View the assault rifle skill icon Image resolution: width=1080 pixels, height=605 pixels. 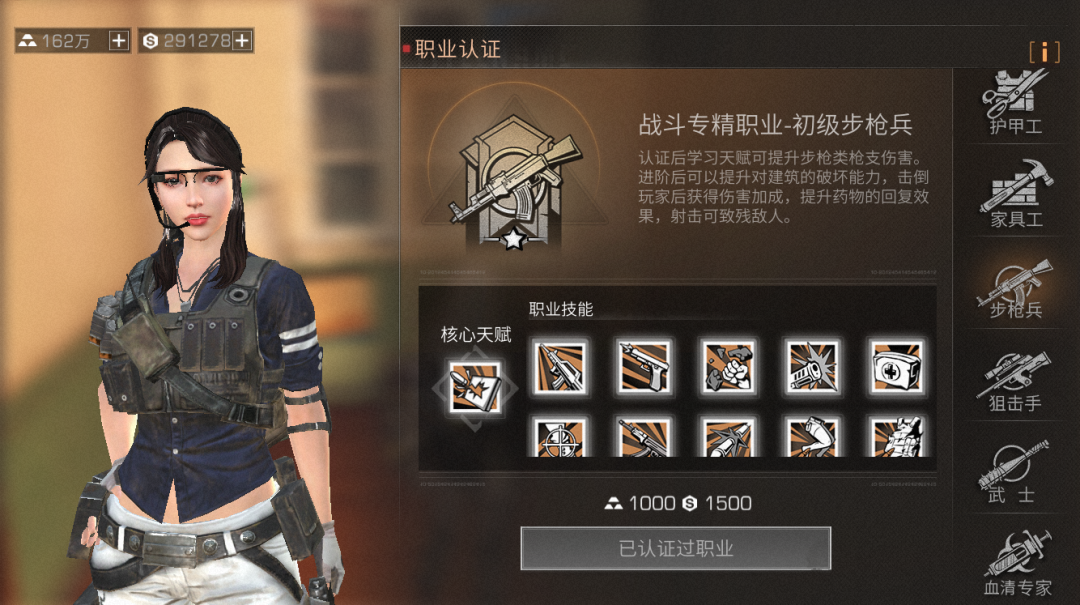(560, 367)
